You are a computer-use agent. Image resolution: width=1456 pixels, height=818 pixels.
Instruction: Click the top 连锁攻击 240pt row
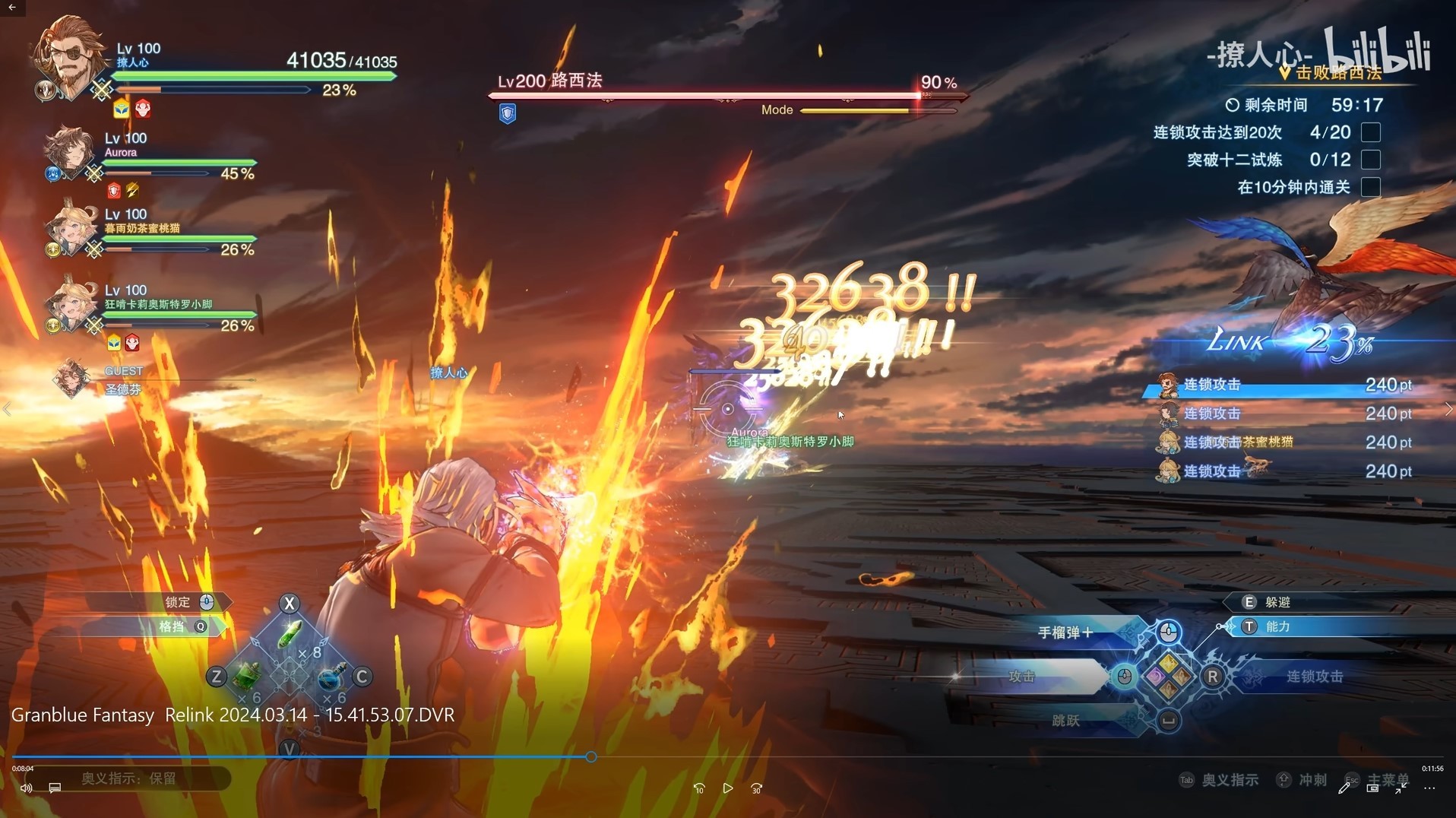point(1284,385)
